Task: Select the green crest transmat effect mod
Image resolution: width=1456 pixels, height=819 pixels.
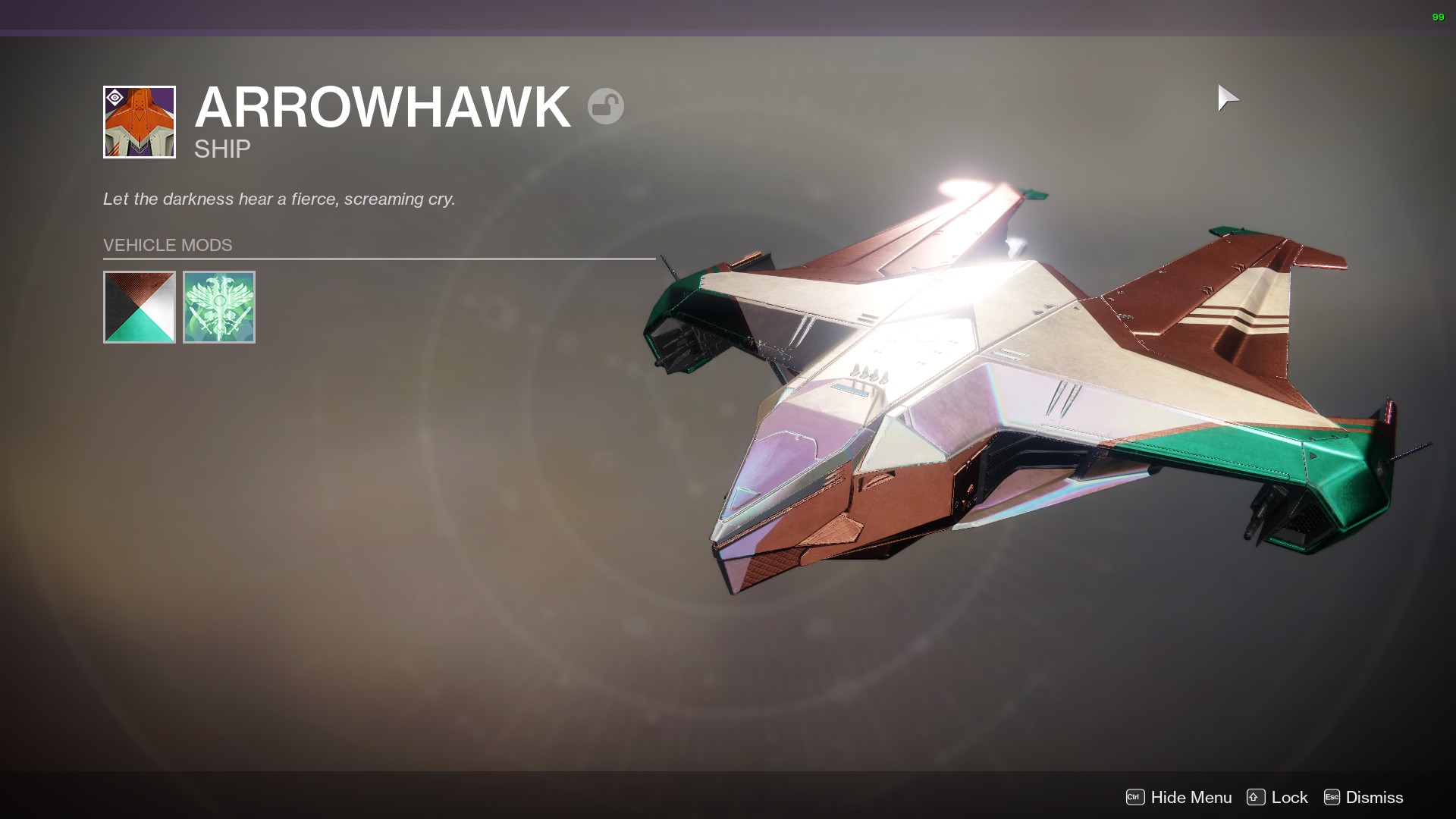Action: (219, 307)
